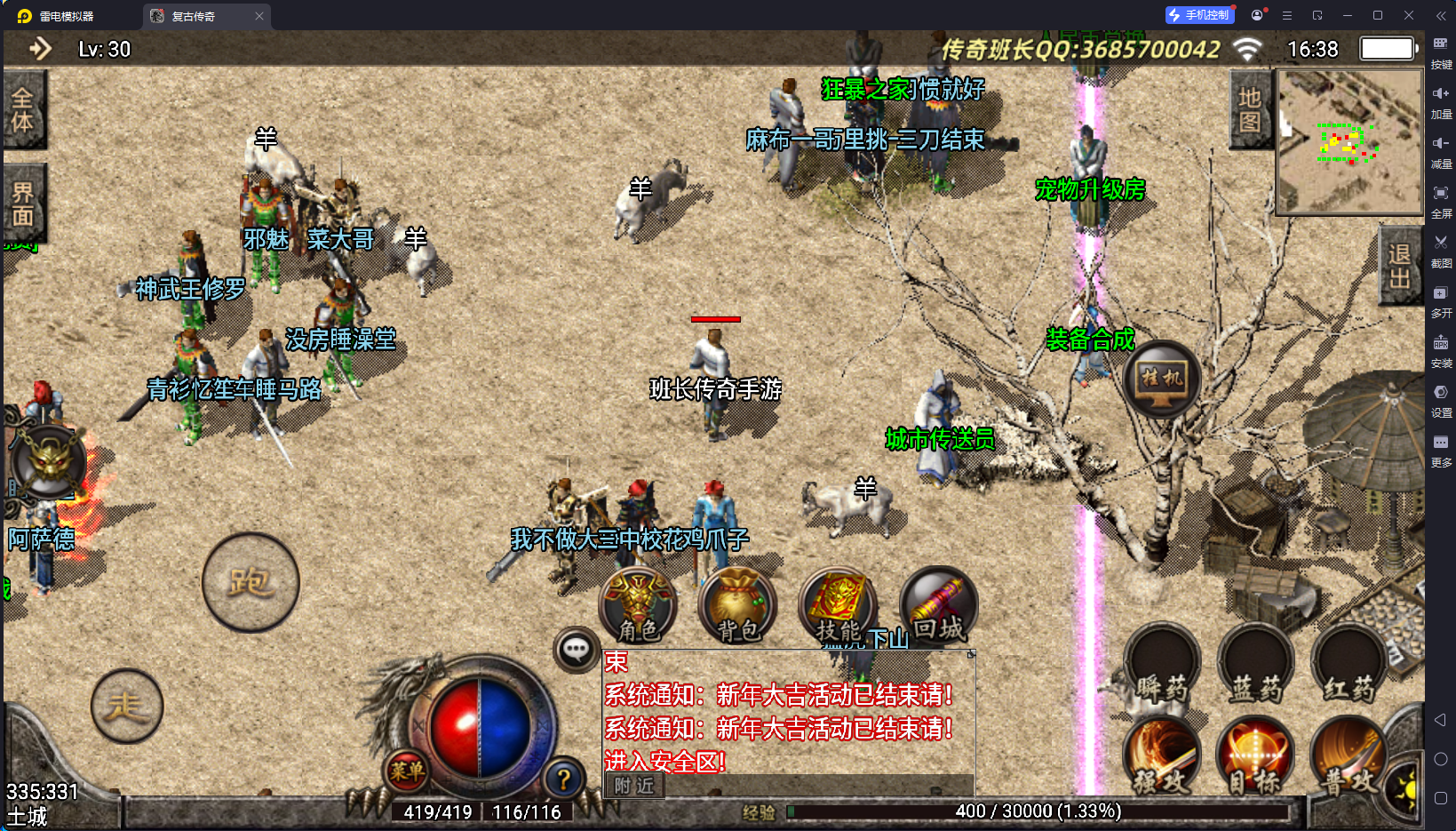1456x831 pixels.
Task: Activate the 普攻 normal attack
Action: pyautogui.click(x=1349, y=757)
